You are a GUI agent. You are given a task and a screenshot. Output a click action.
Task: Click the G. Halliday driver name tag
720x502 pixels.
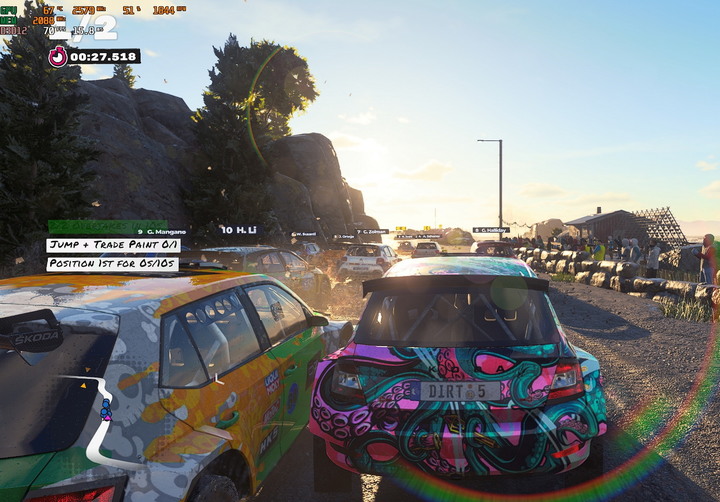point(491,230)
